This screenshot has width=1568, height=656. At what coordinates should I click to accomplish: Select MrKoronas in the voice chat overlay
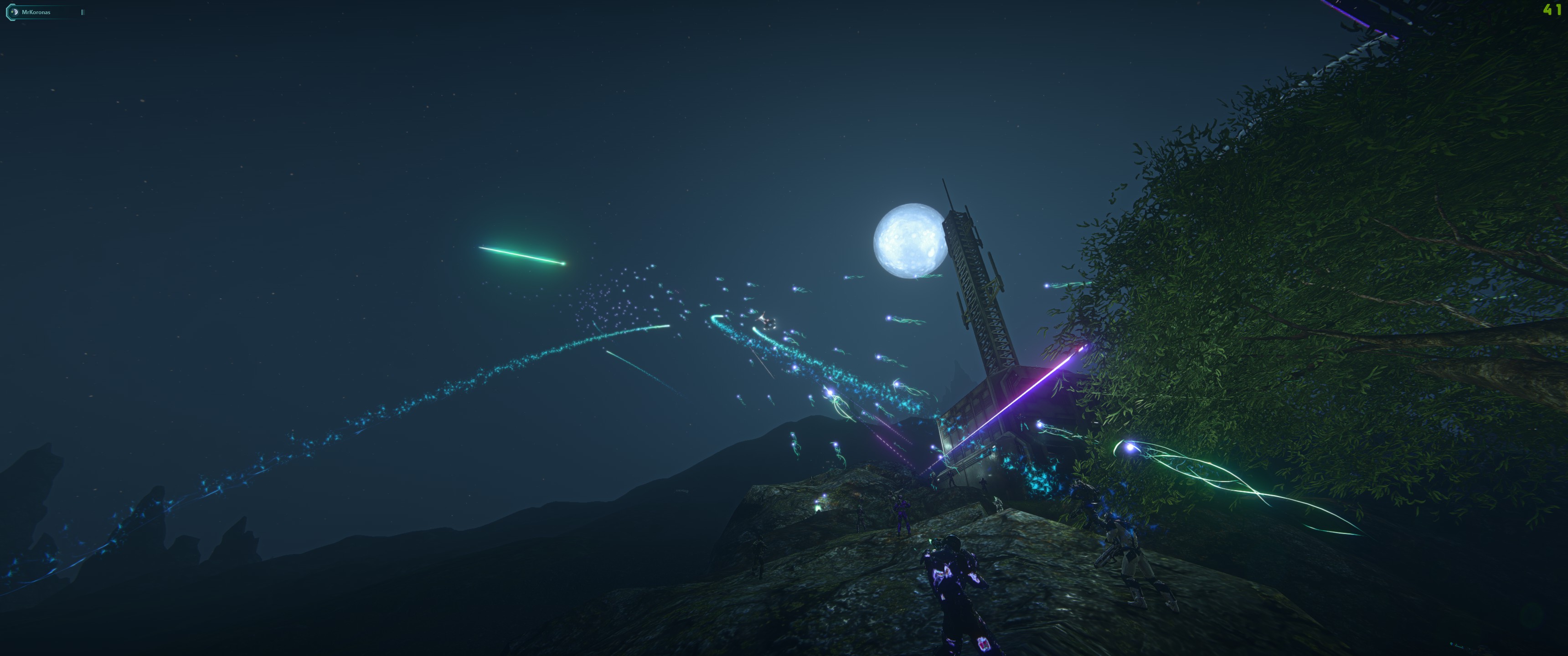tap(36, 12)
